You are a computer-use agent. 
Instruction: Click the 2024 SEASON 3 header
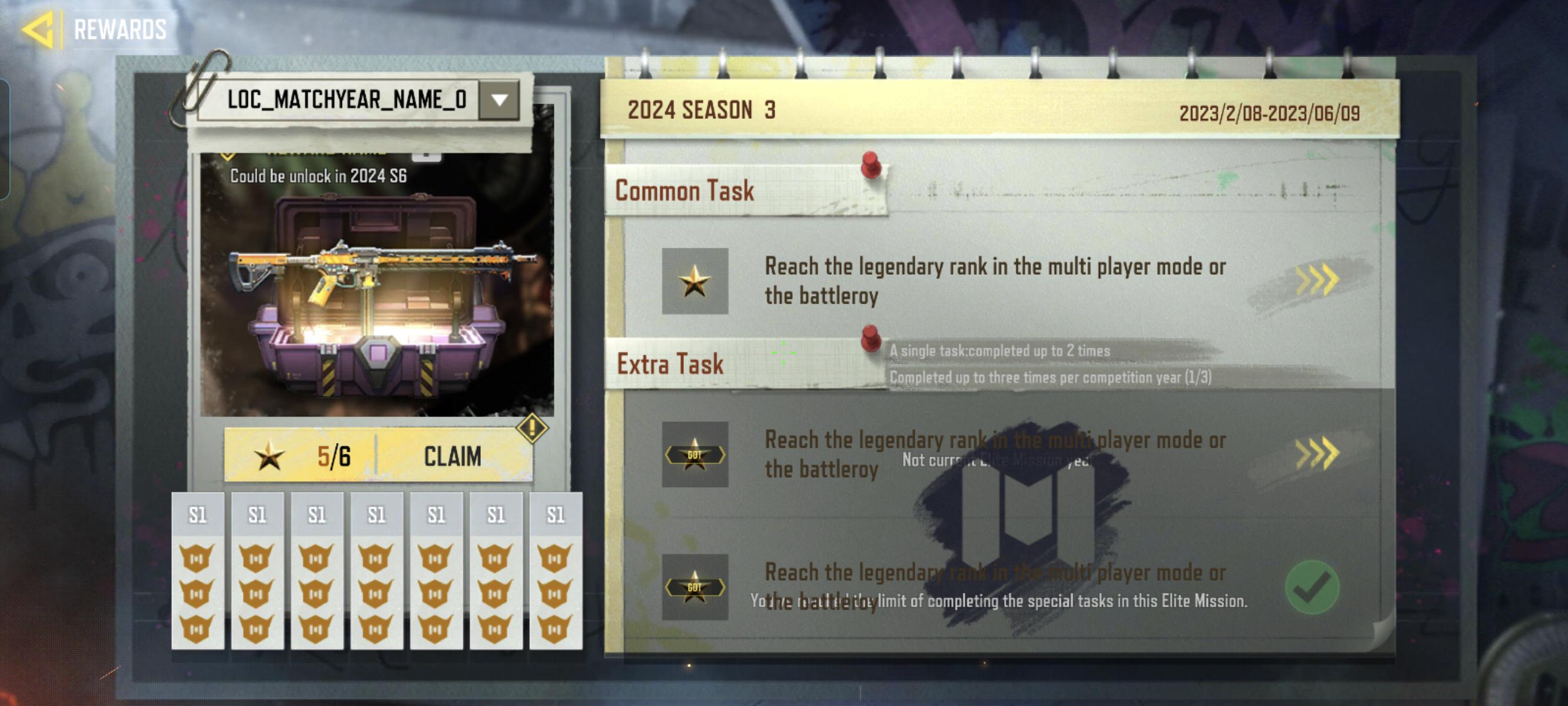coord(696,111)
